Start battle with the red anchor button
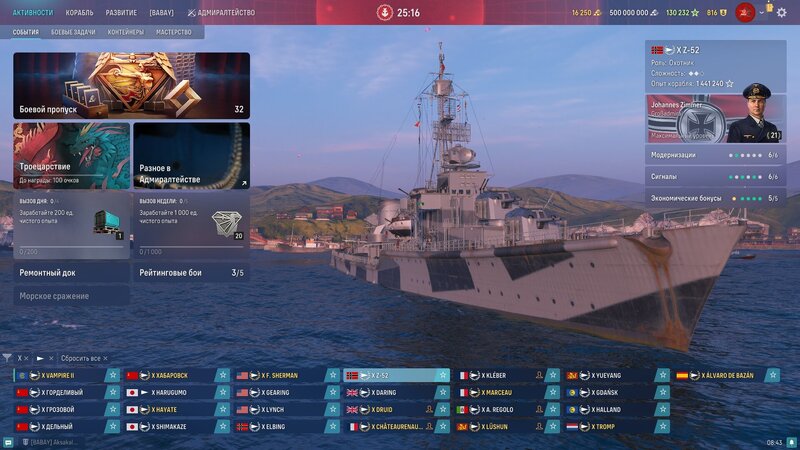Image resolution: width=800 pixels, height=450 pixels. [385, 13]
